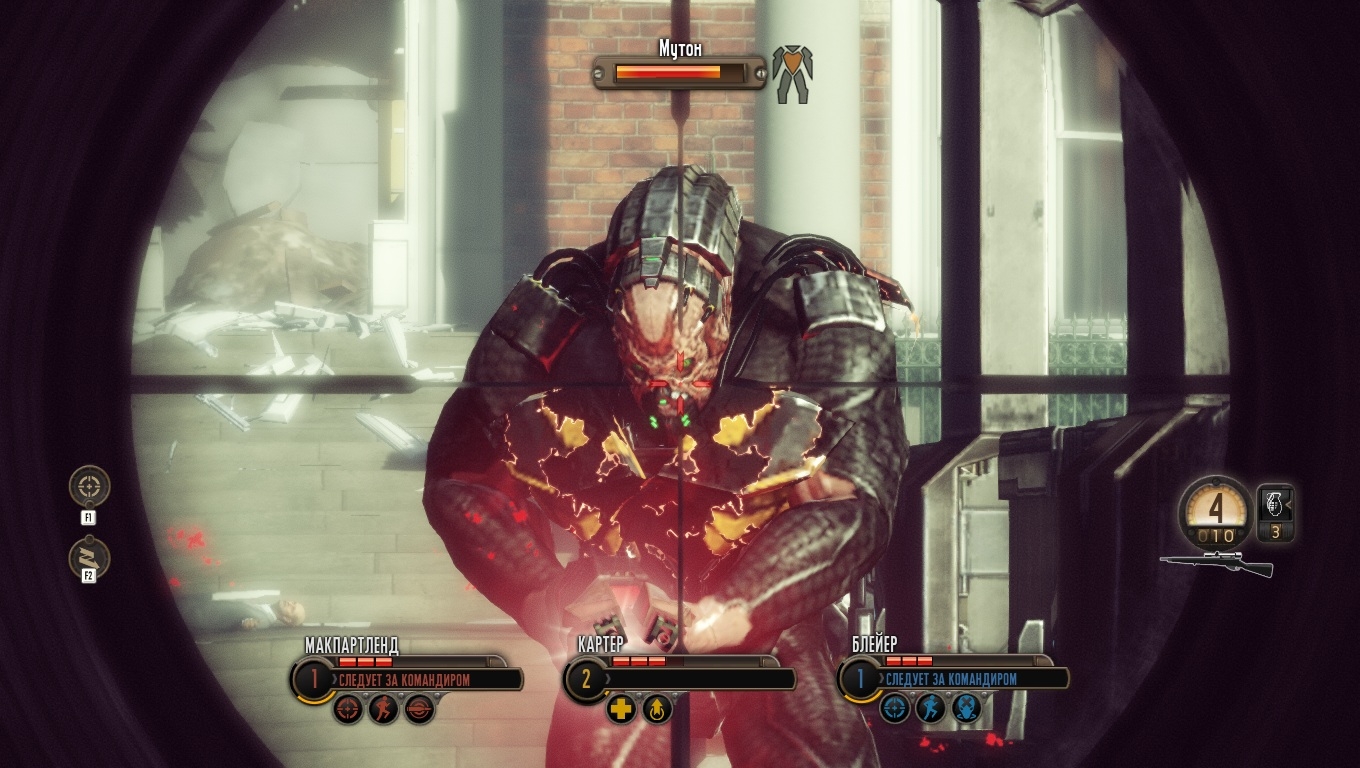The width and height of the screenshot is (1360, 768).
Task: Click the Muton armor silhouette icon
Action: pos(792,71)
